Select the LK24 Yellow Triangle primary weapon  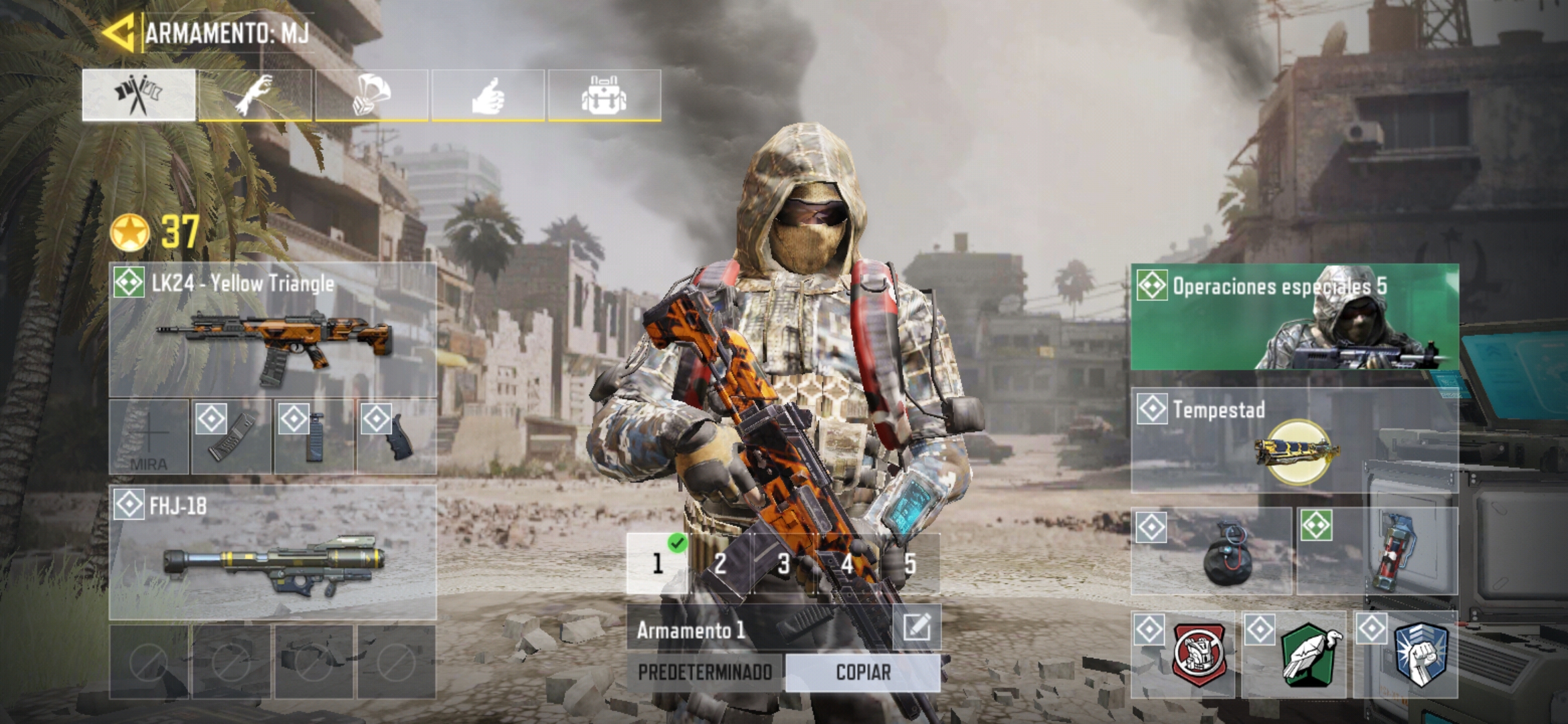(273, 330)
